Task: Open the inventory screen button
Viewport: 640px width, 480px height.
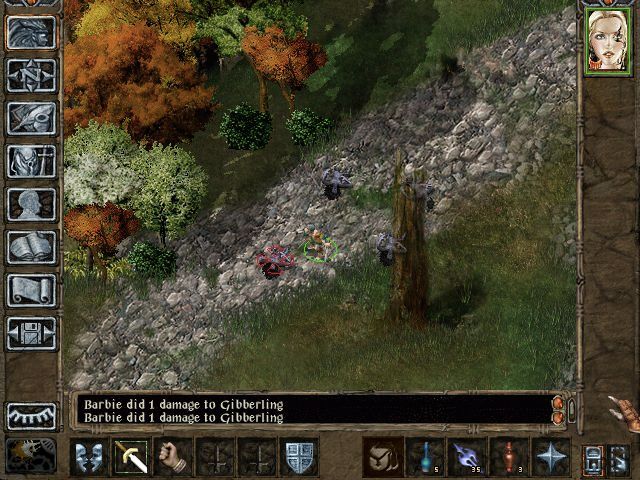Action: pyautogui.click(x=31, y=160)
